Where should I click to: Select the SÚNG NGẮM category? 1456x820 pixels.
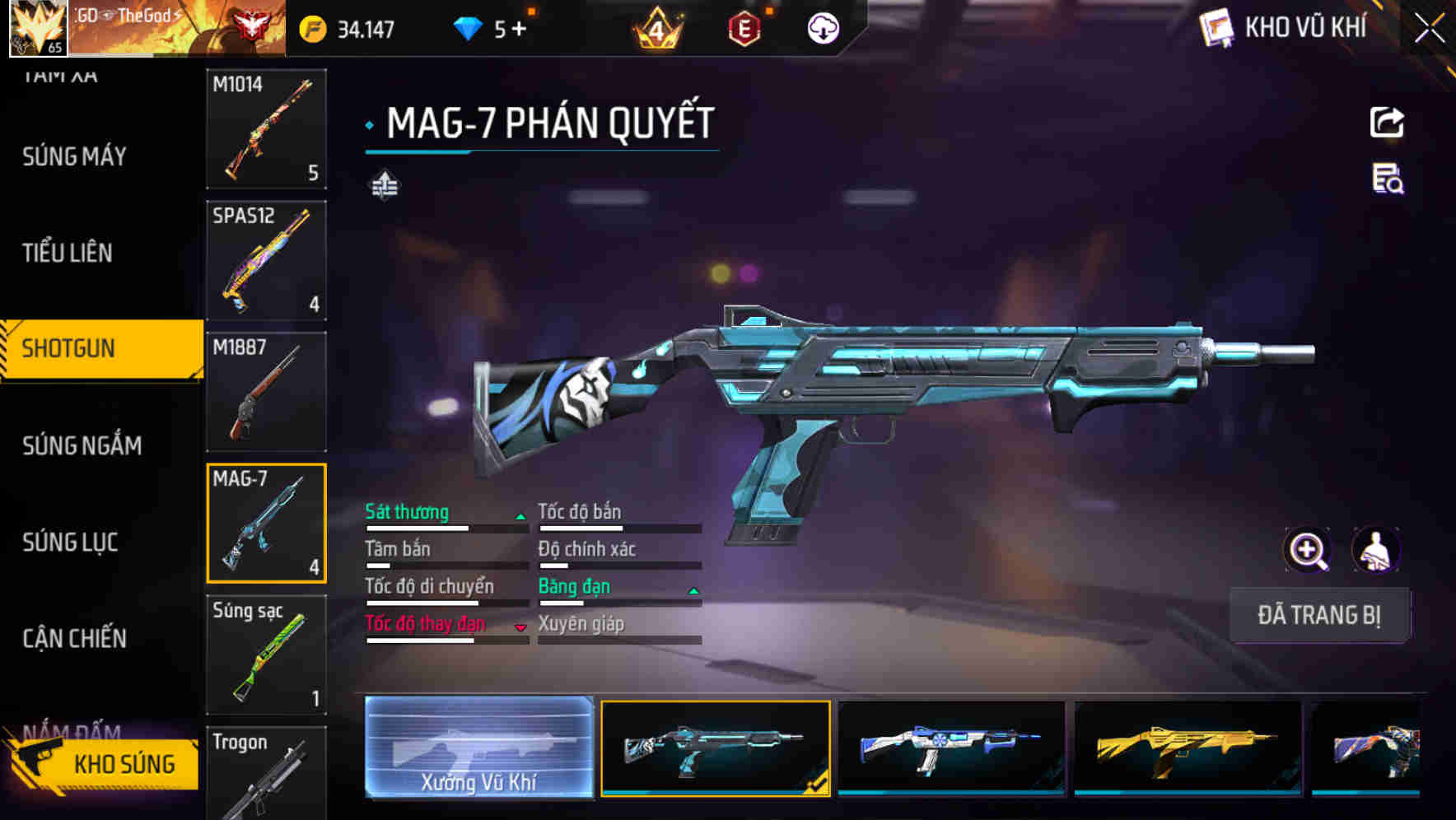point(82,445)
